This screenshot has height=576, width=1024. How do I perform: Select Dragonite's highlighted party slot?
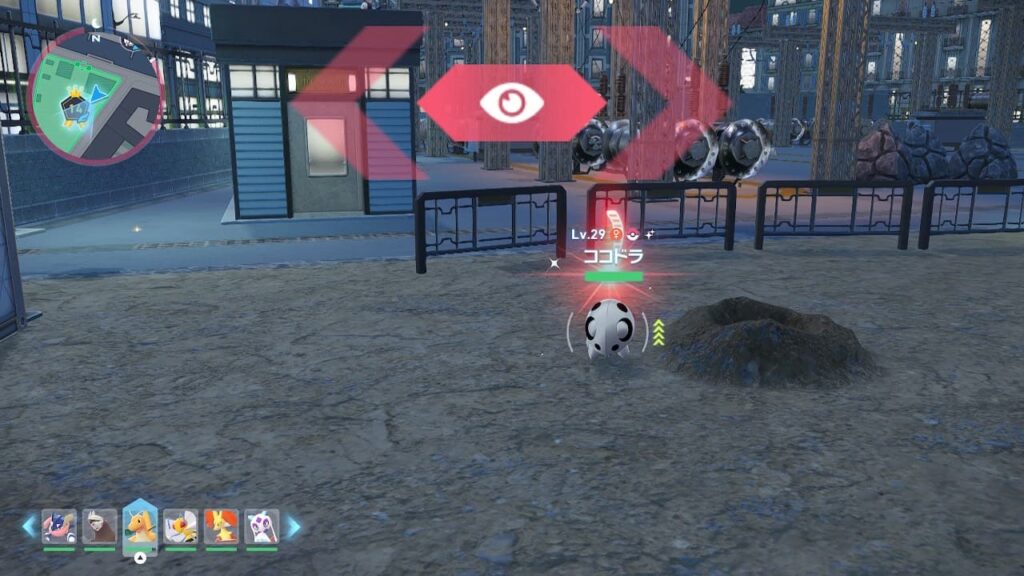[140, 525]
